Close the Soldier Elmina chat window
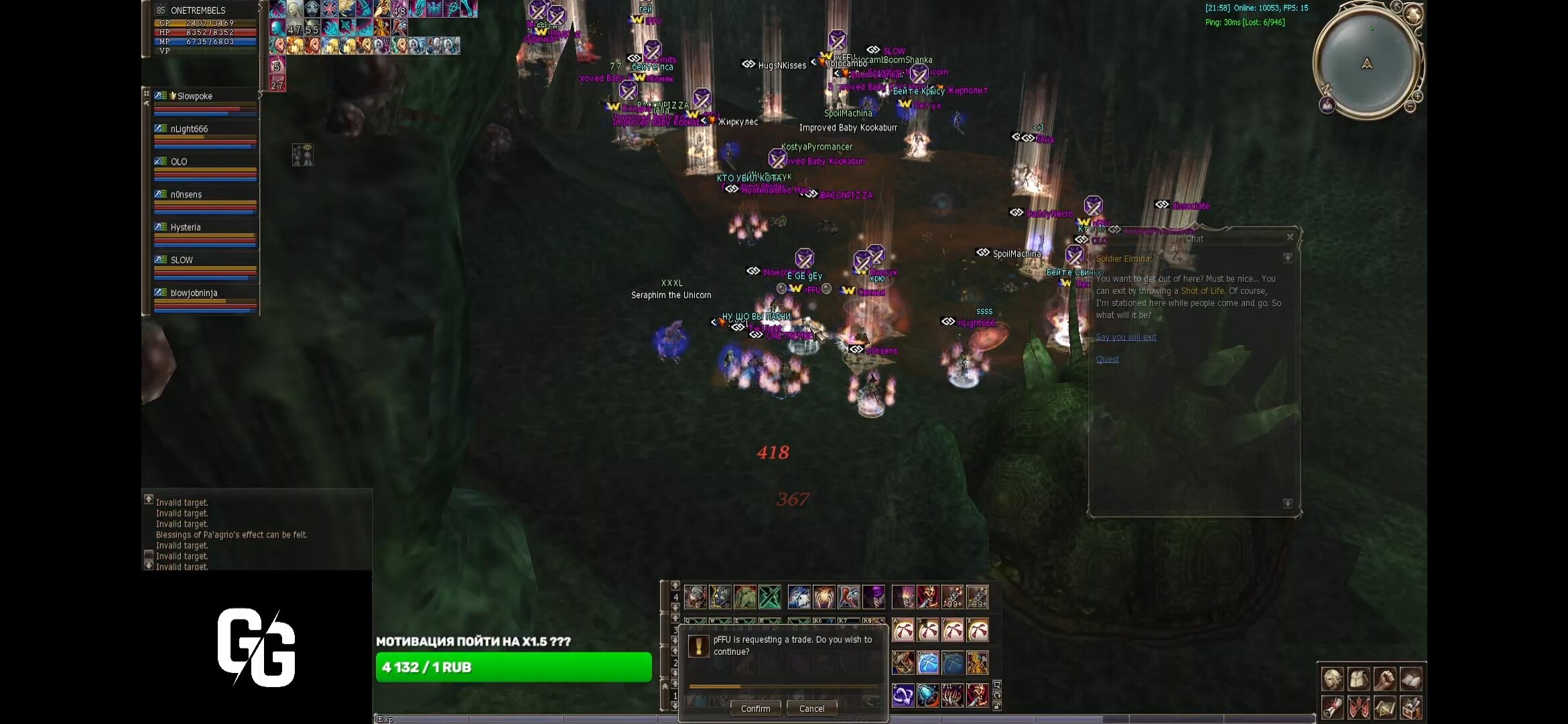The height and width of the screenshot is (724, 1568). (1290, 237)
